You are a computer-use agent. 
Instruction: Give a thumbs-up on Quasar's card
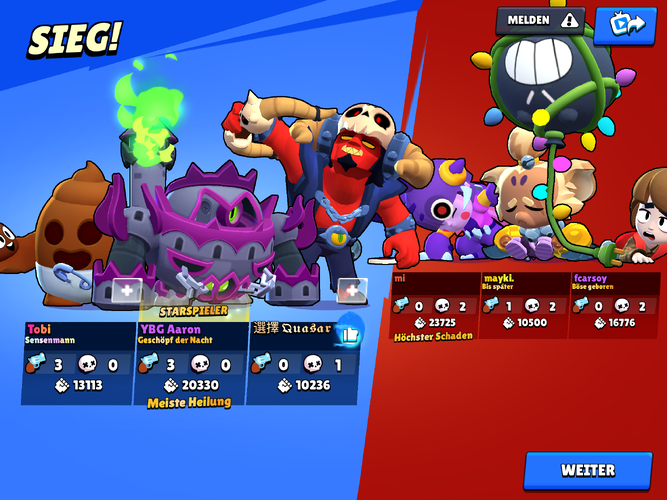[x=348, y=332]
